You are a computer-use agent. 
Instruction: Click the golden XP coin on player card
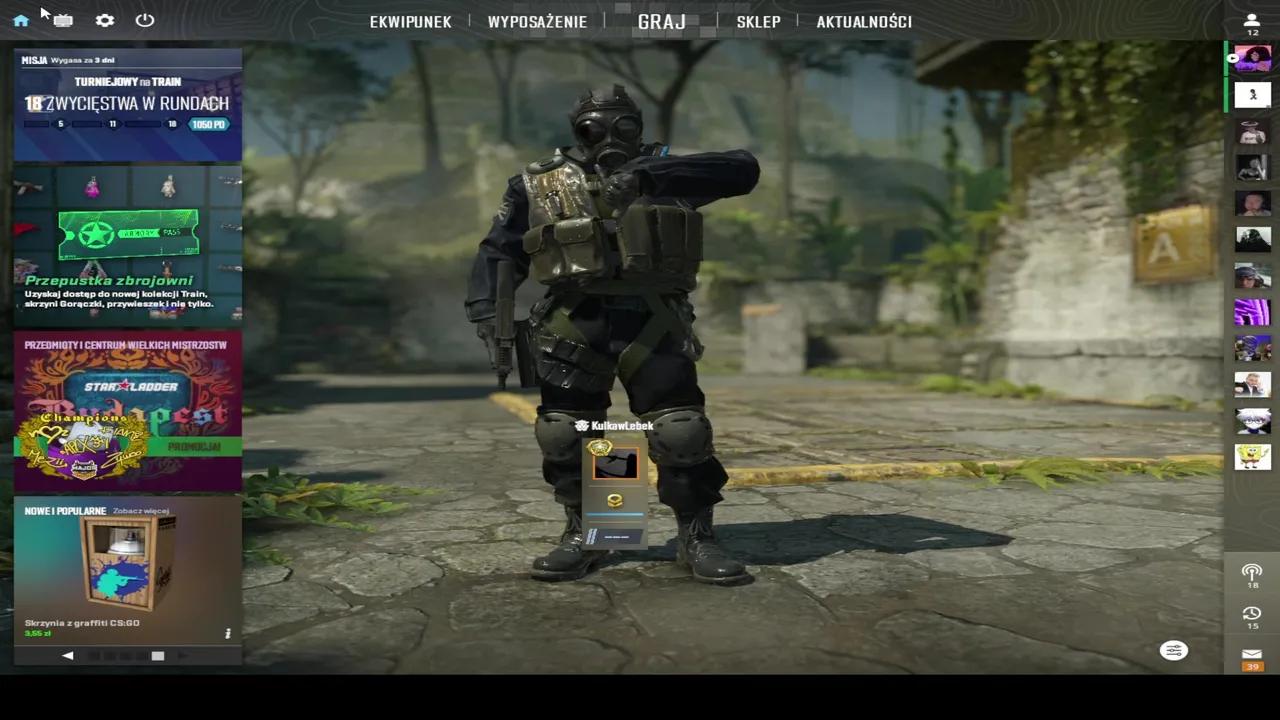click(x=614, y=500)
